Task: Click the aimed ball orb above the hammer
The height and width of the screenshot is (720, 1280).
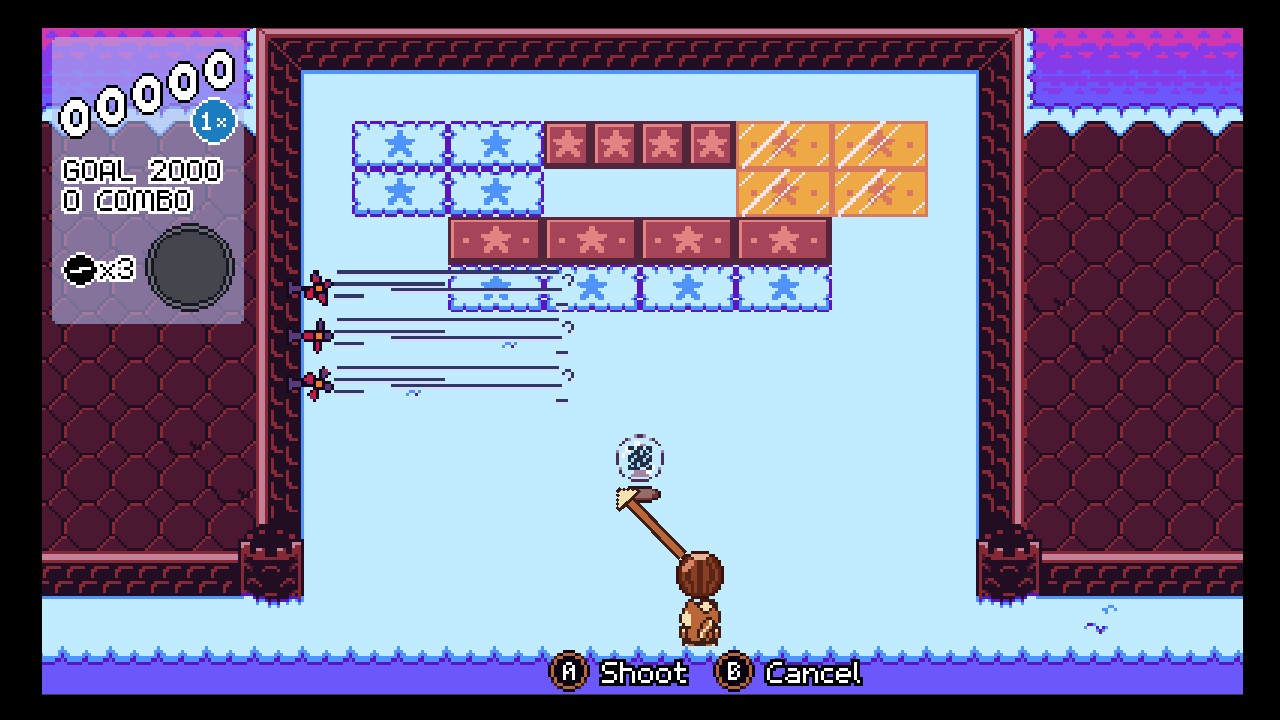Action: coord(641,459)
